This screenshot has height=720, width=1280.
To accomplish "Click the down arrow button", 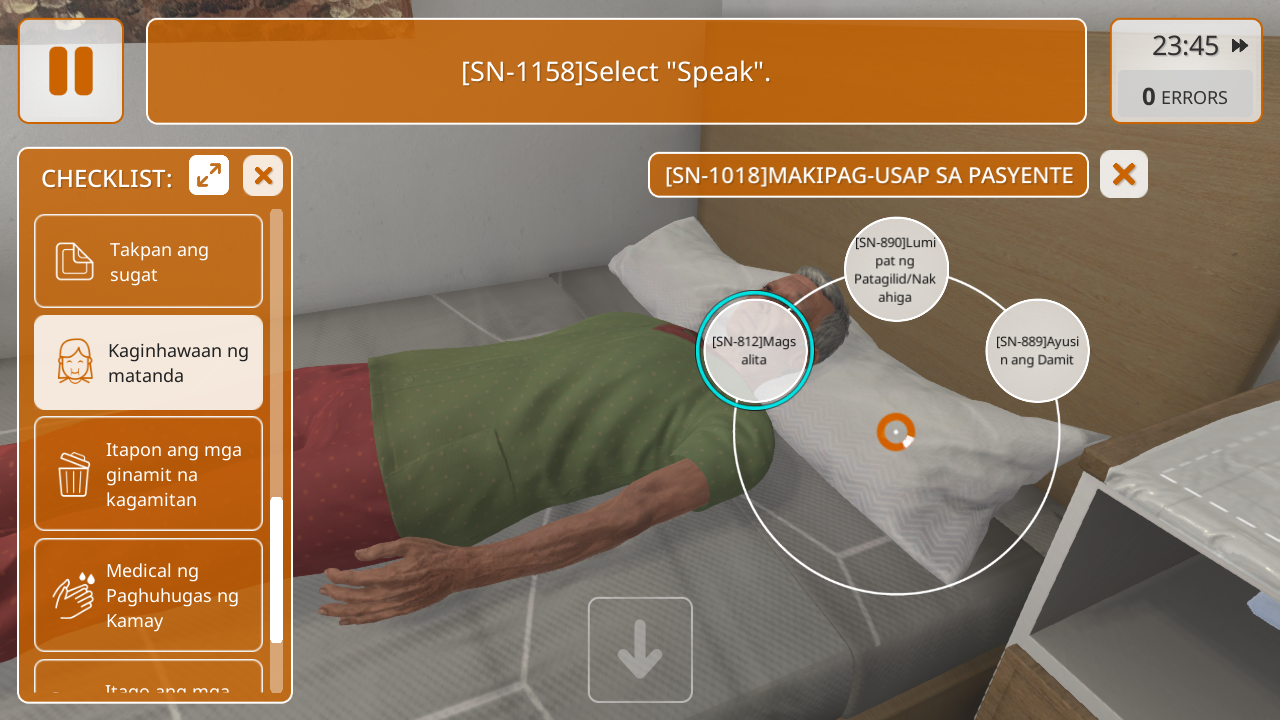I will [640, 650].
